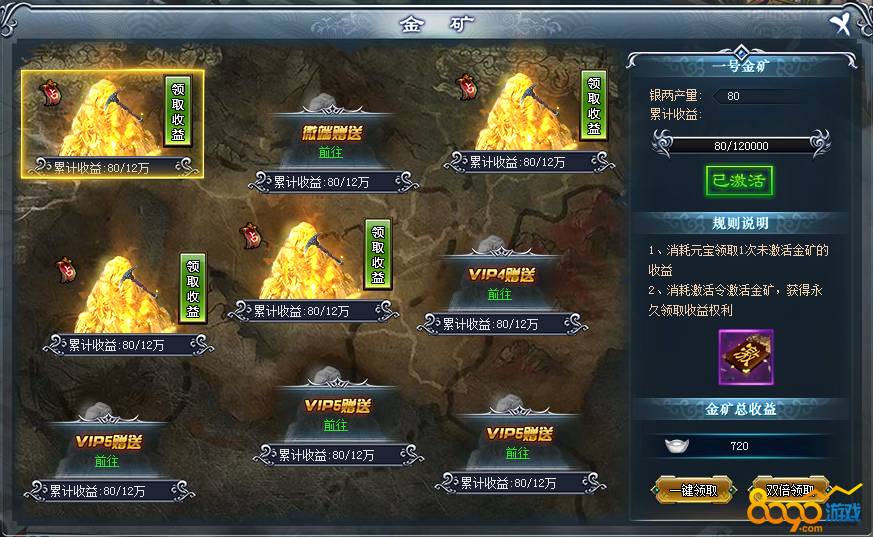Collect 领取收益 on the highlighted gold mine
The width and height of the screenshot is (873, 537).
pyautogui.click(x=178, y=110)
